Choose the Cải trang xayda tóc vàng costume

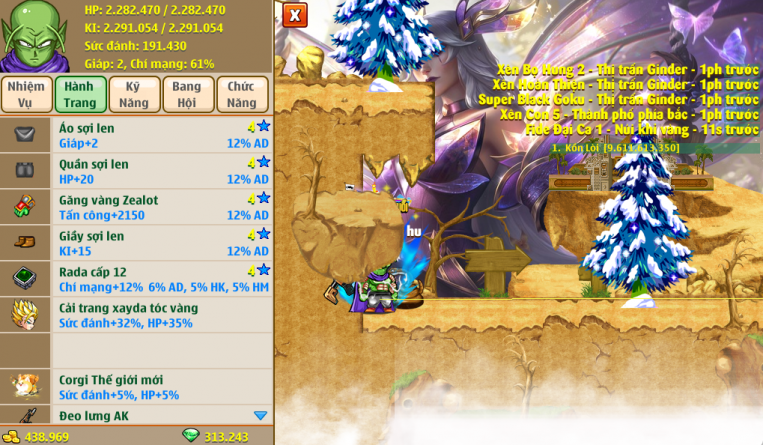[x=160, y=315]
